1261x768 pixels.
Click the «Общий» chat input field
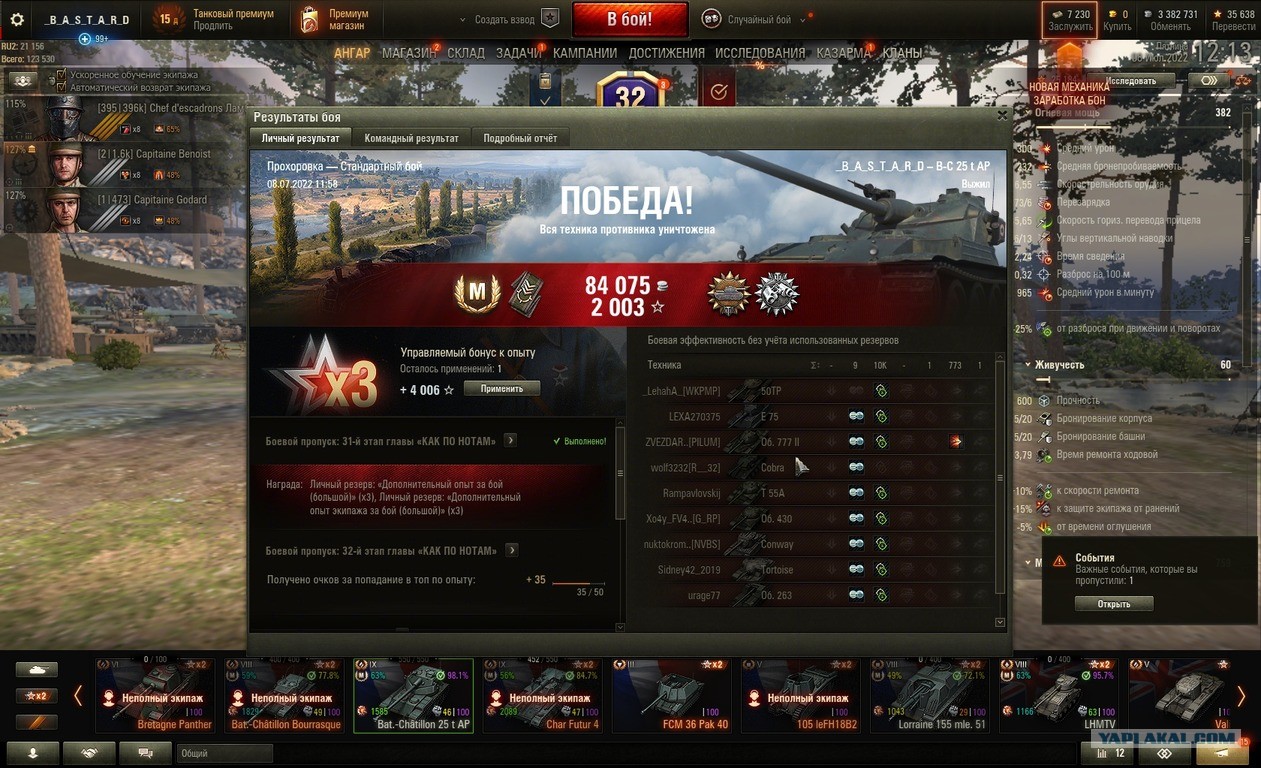[224, 753]
